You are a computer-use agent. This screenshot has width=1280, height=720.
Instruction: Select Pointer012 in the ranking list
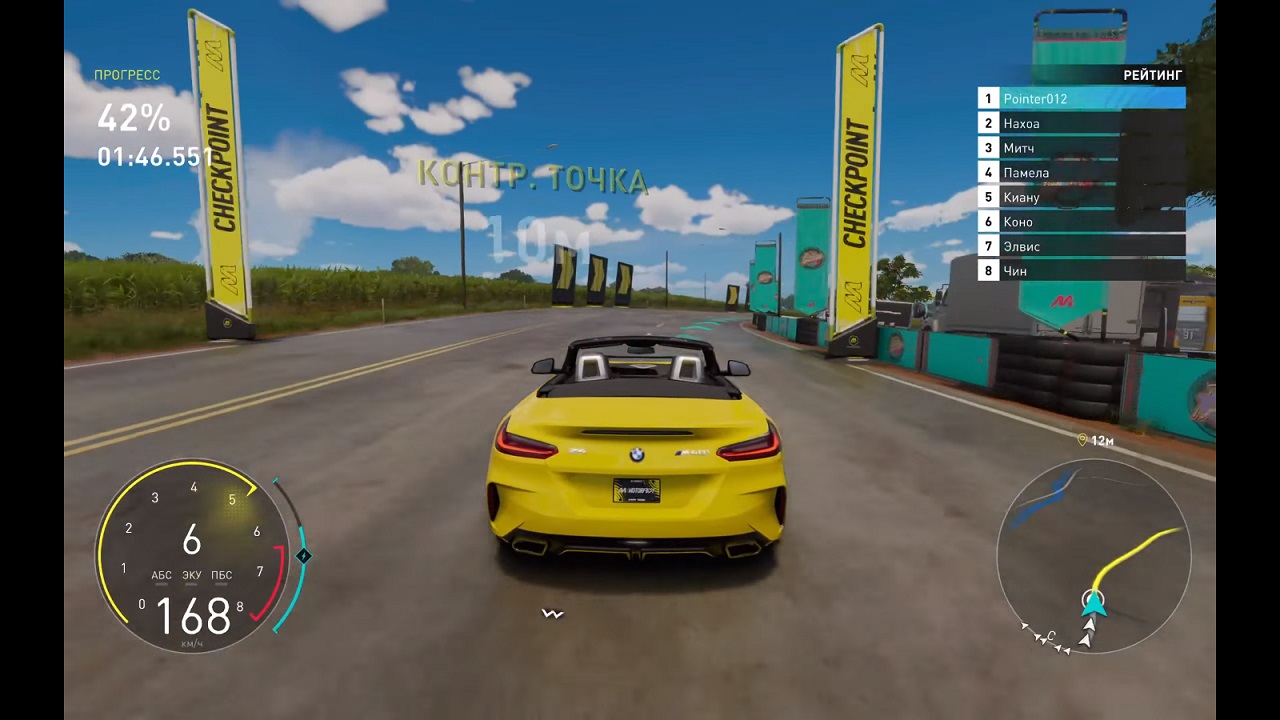pos(1081,98)
